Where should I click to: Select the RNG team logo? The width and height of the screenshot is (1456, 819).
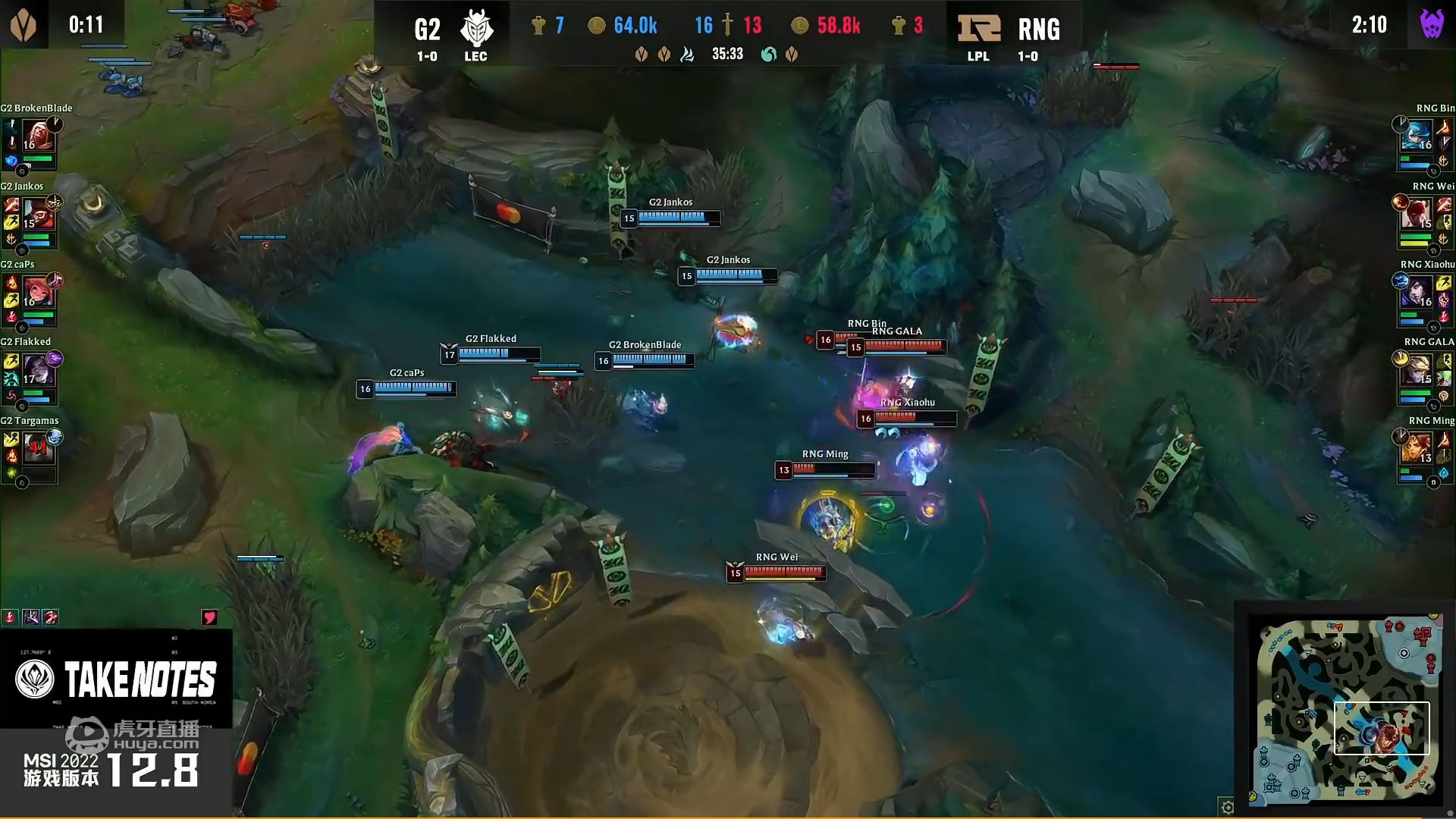click(x=978, y=27)
